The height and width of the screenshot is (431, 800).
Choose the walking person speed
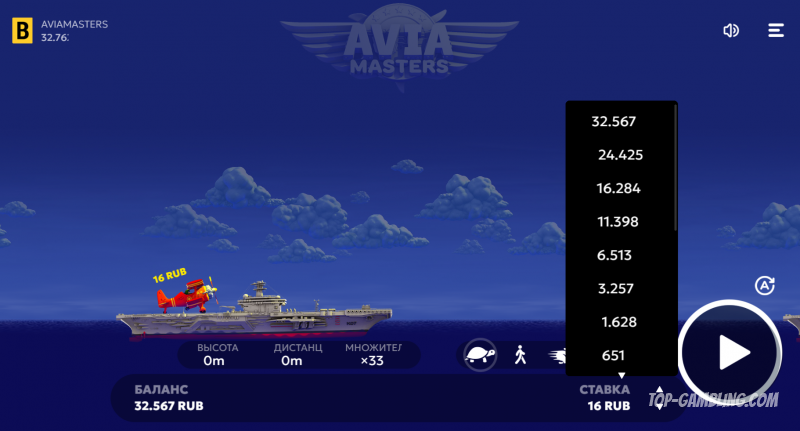coord(520,354)
